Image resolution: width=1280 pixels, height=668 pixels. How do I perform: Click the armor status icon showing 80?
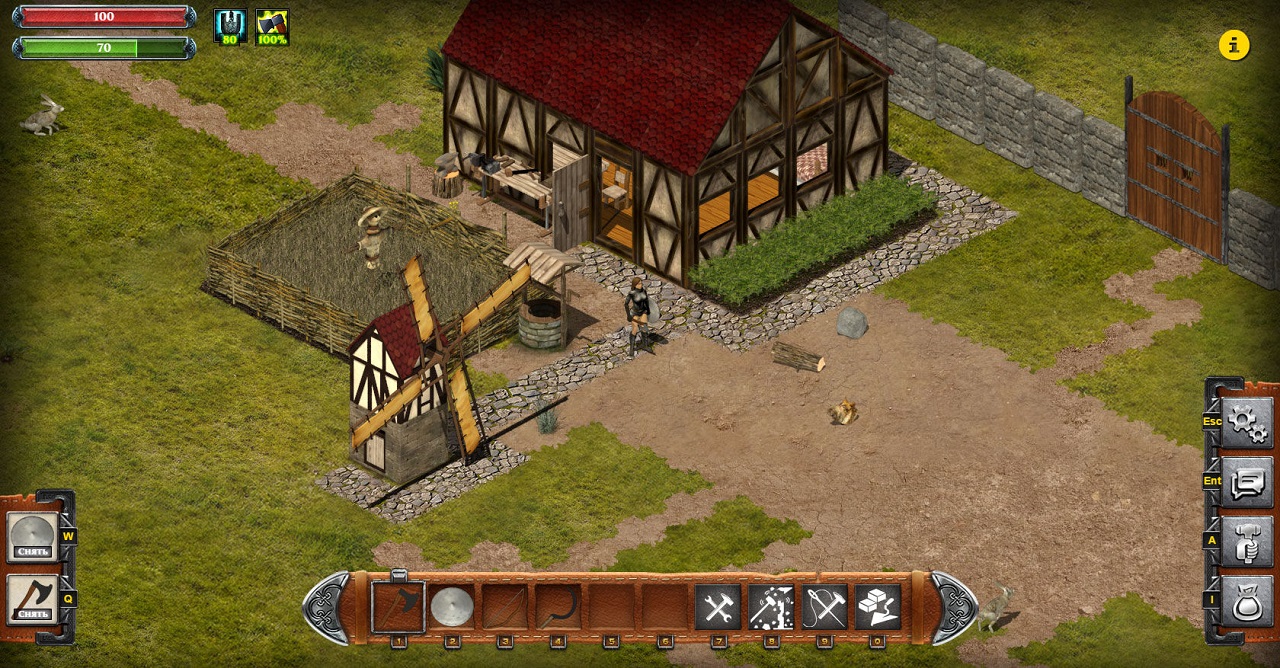tap(231, 27)
